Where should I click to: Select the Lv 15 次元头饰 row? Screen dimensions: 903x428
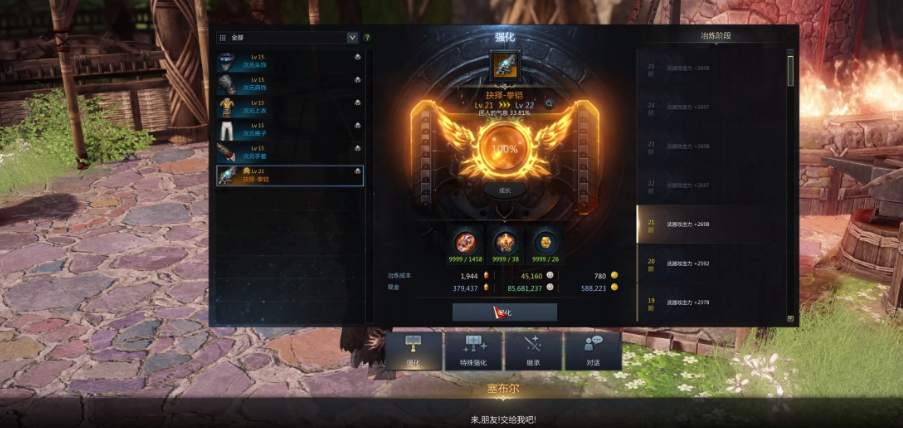(x=290, y=61)
